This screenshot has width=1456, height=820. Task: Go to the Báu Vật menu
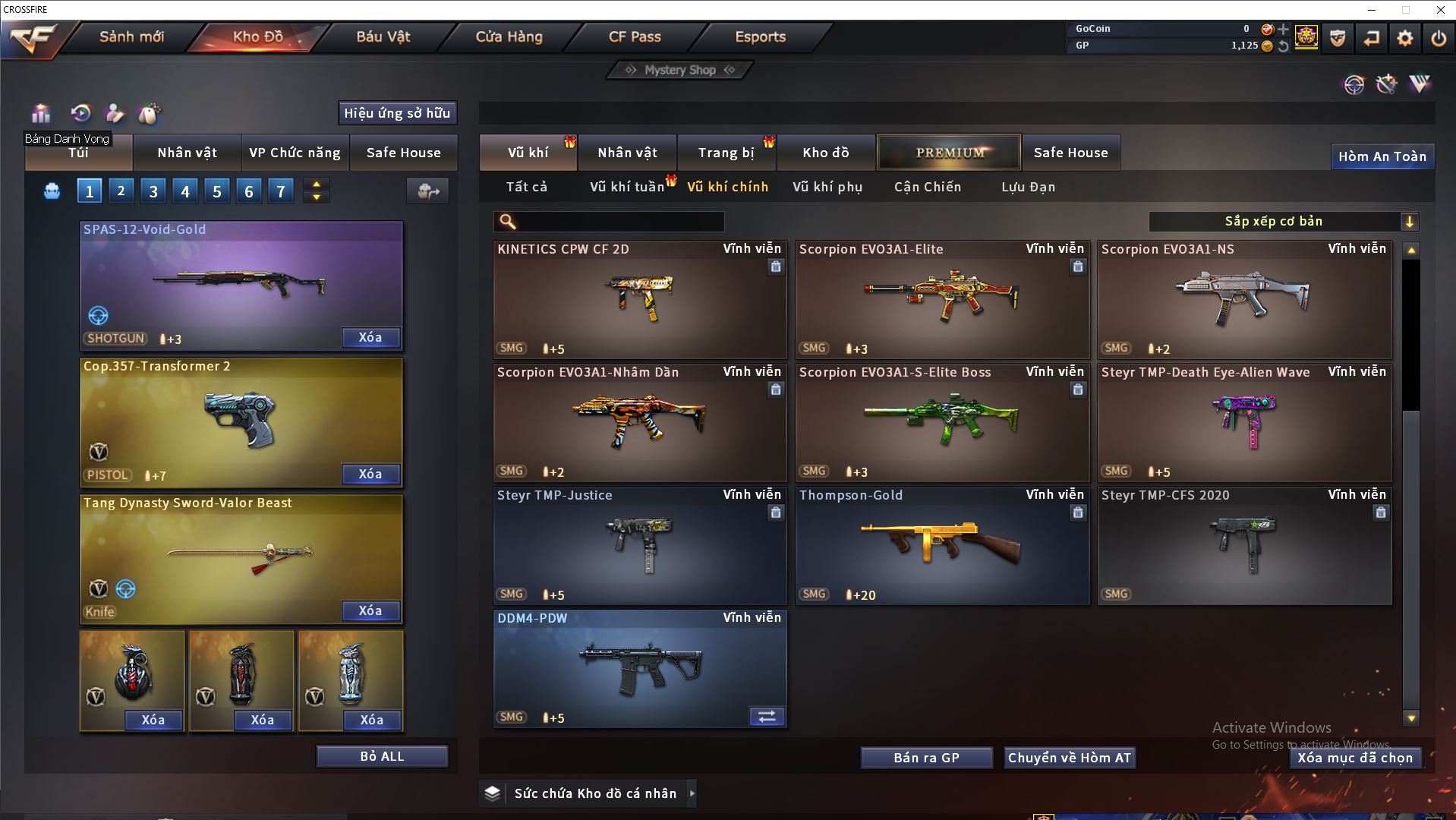(x=383, y=36)
